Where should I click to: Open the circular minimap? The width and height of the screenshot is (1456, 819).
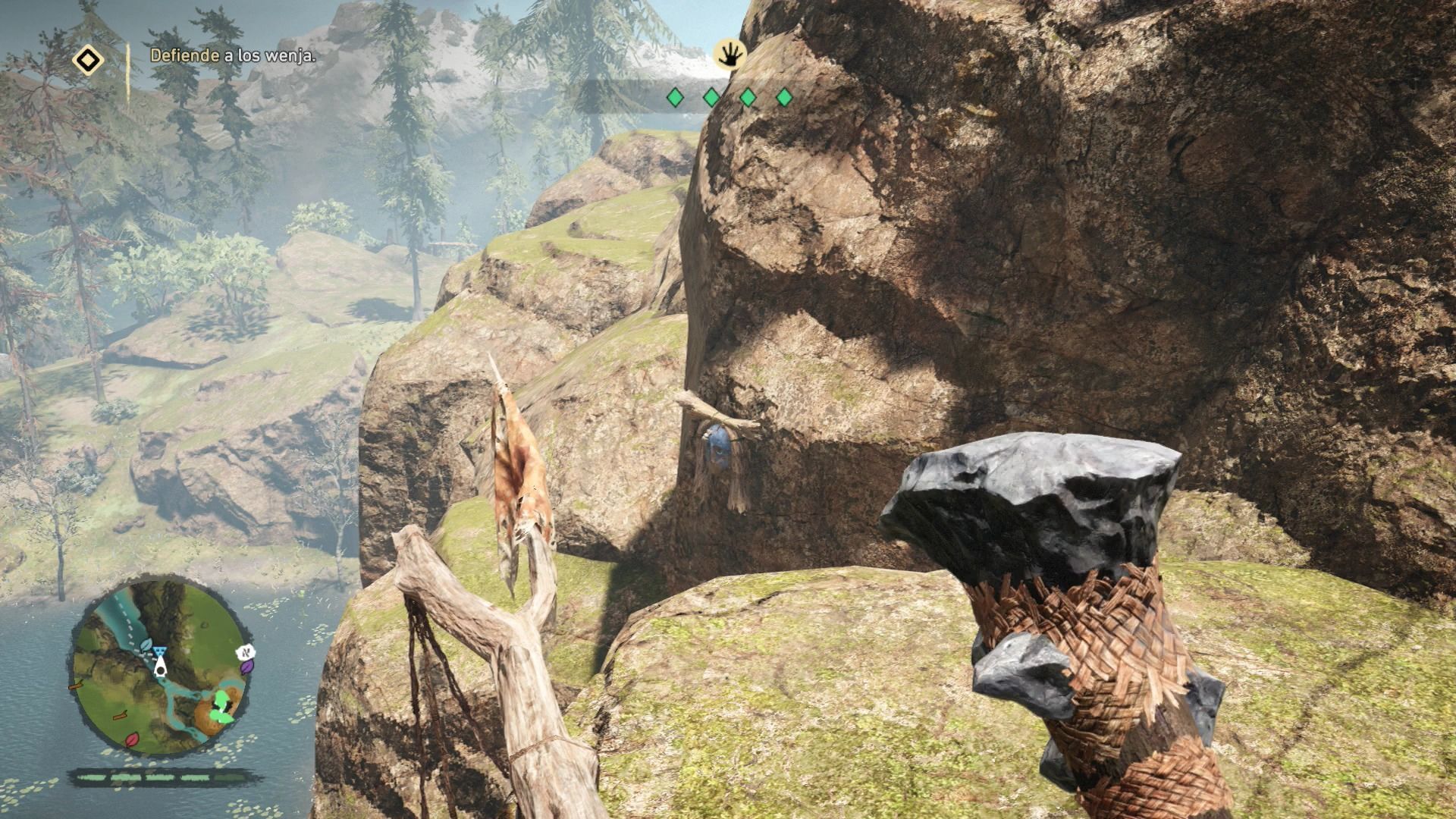point(160,670)
